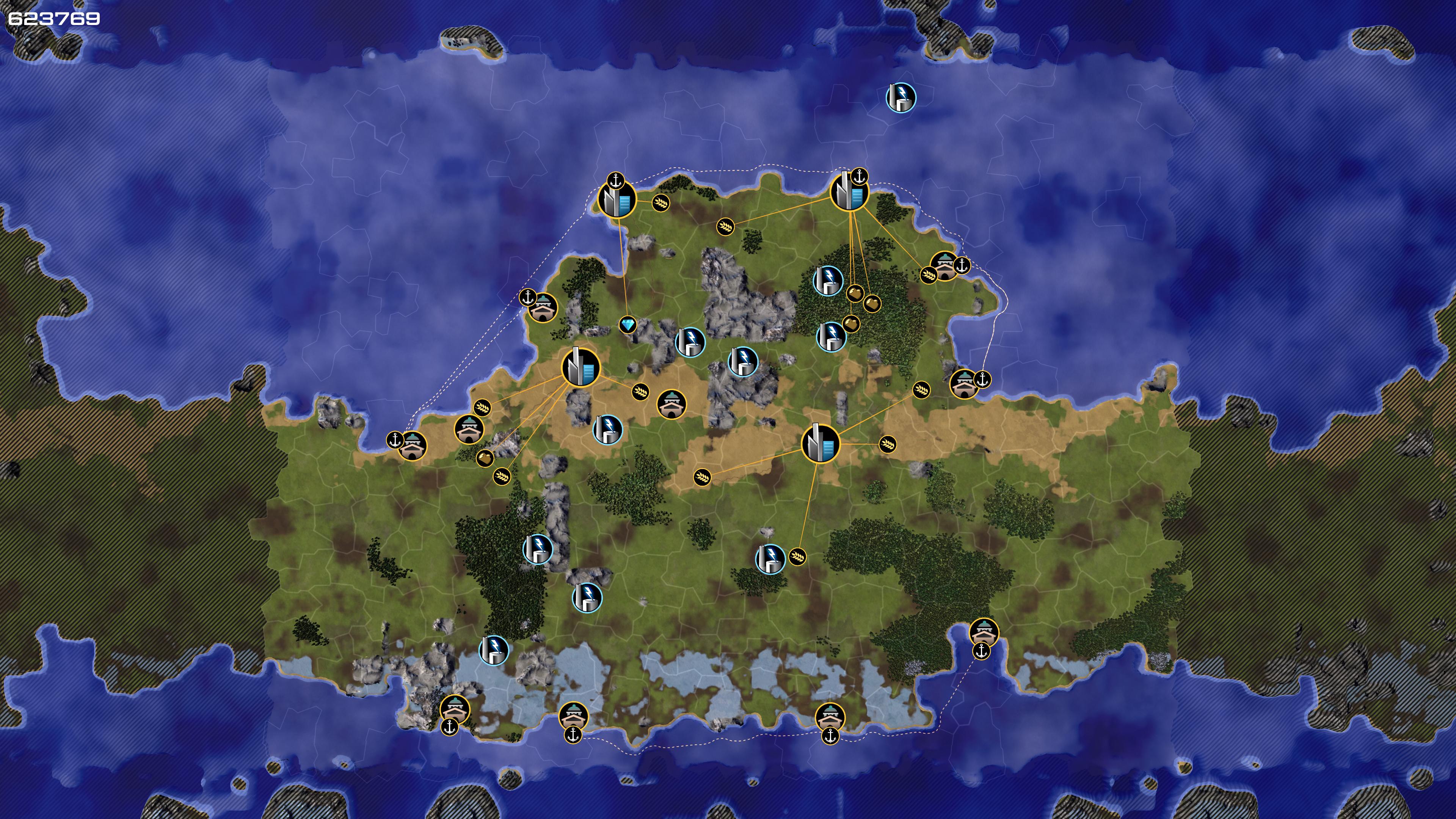Select the inland city linked only to wheat markers
Viewport: 1456px width, 819px height.
coord(820,444)
